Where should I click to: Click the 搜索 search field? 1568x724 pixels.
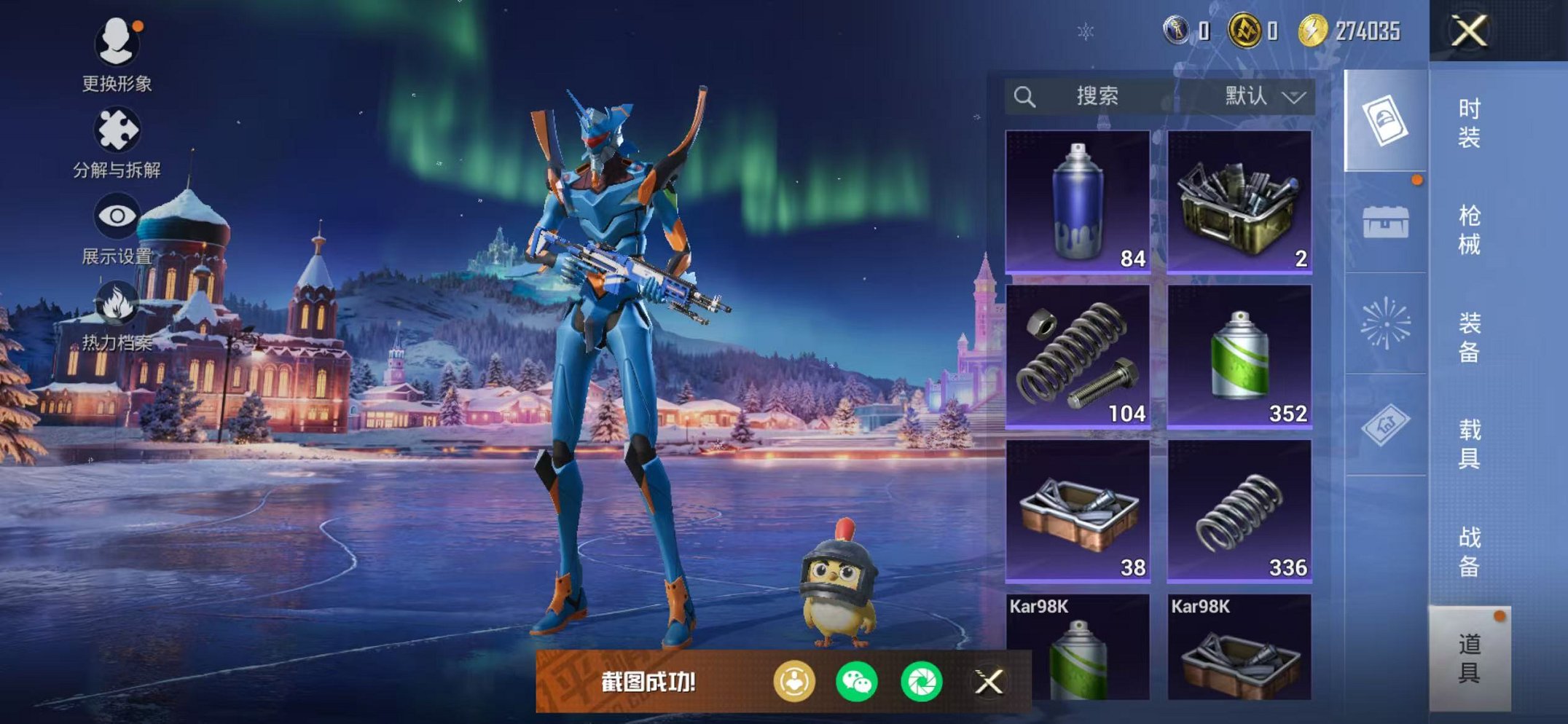1096,96
